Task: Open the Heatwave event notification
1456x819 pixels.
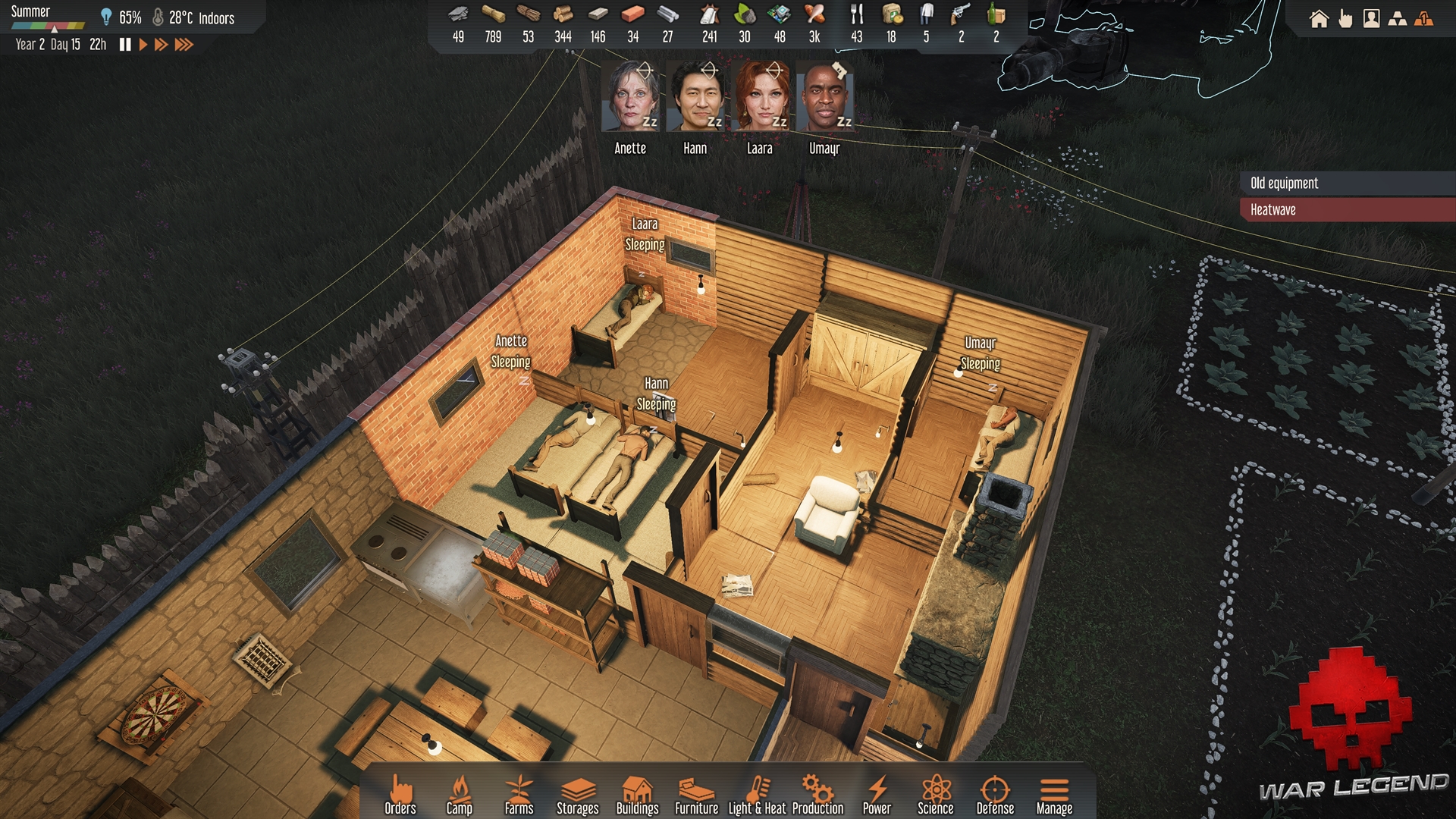Action: 1347,210
